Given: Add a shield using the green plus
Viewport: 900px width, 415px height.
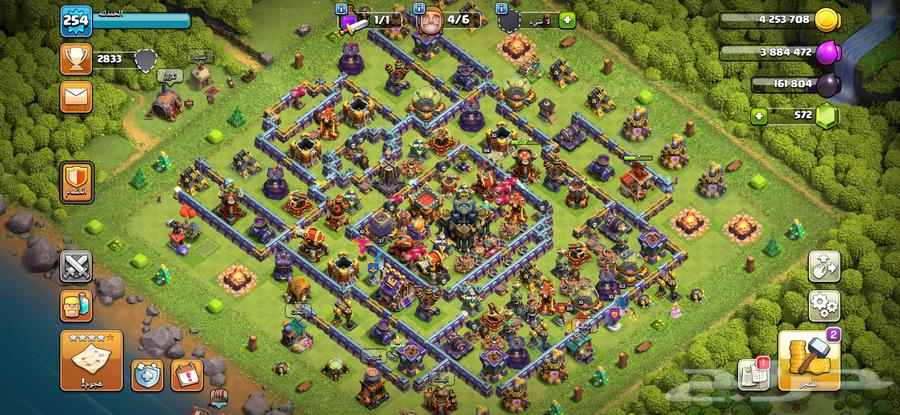Looking at the screenshot, I should click(x=567, y=19).
